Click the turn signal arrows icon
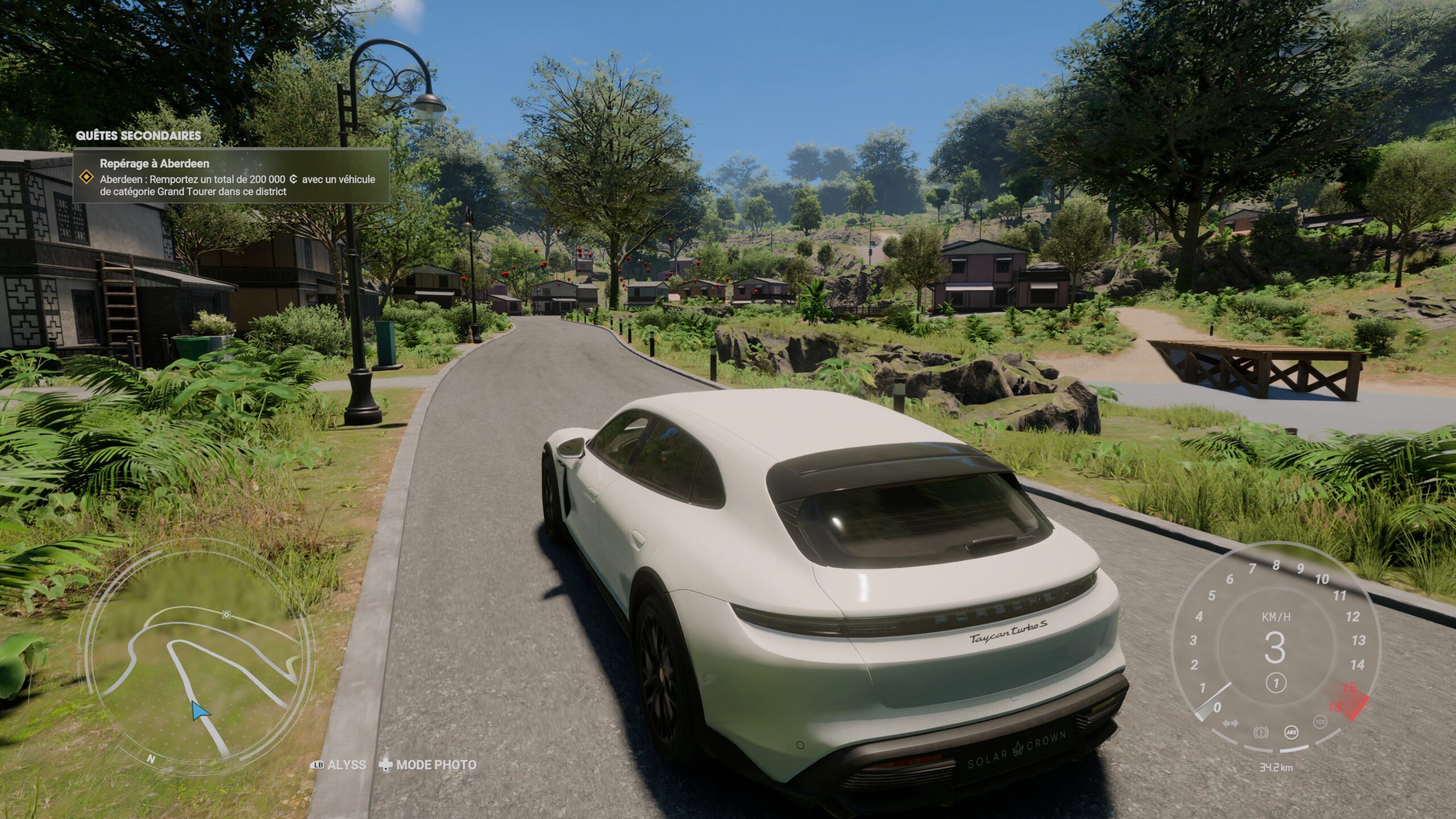This screenshot has height=819, width=1456. point(1230,723)
